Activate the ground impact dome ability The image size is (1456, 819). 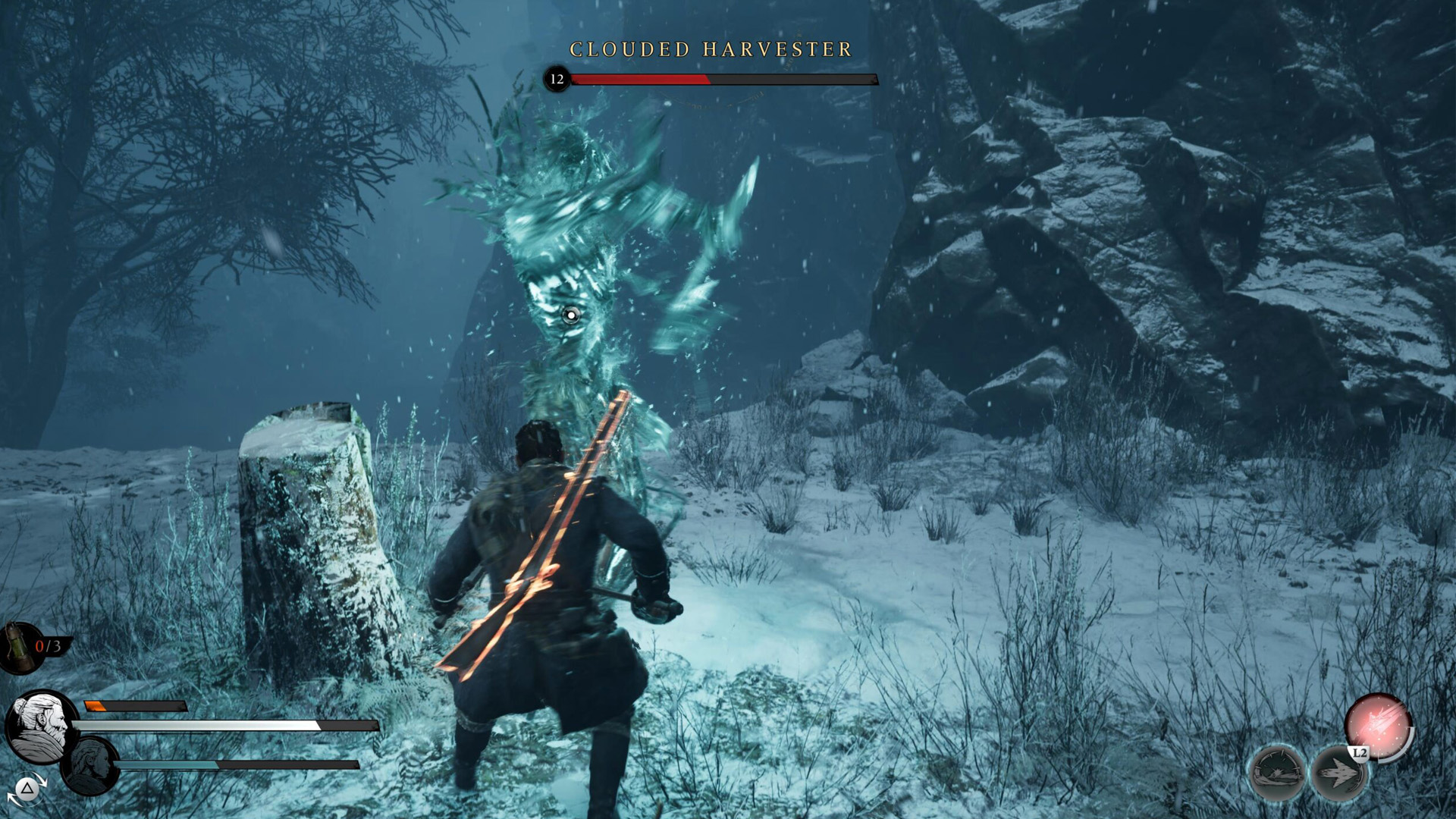tap(1278, 773)
